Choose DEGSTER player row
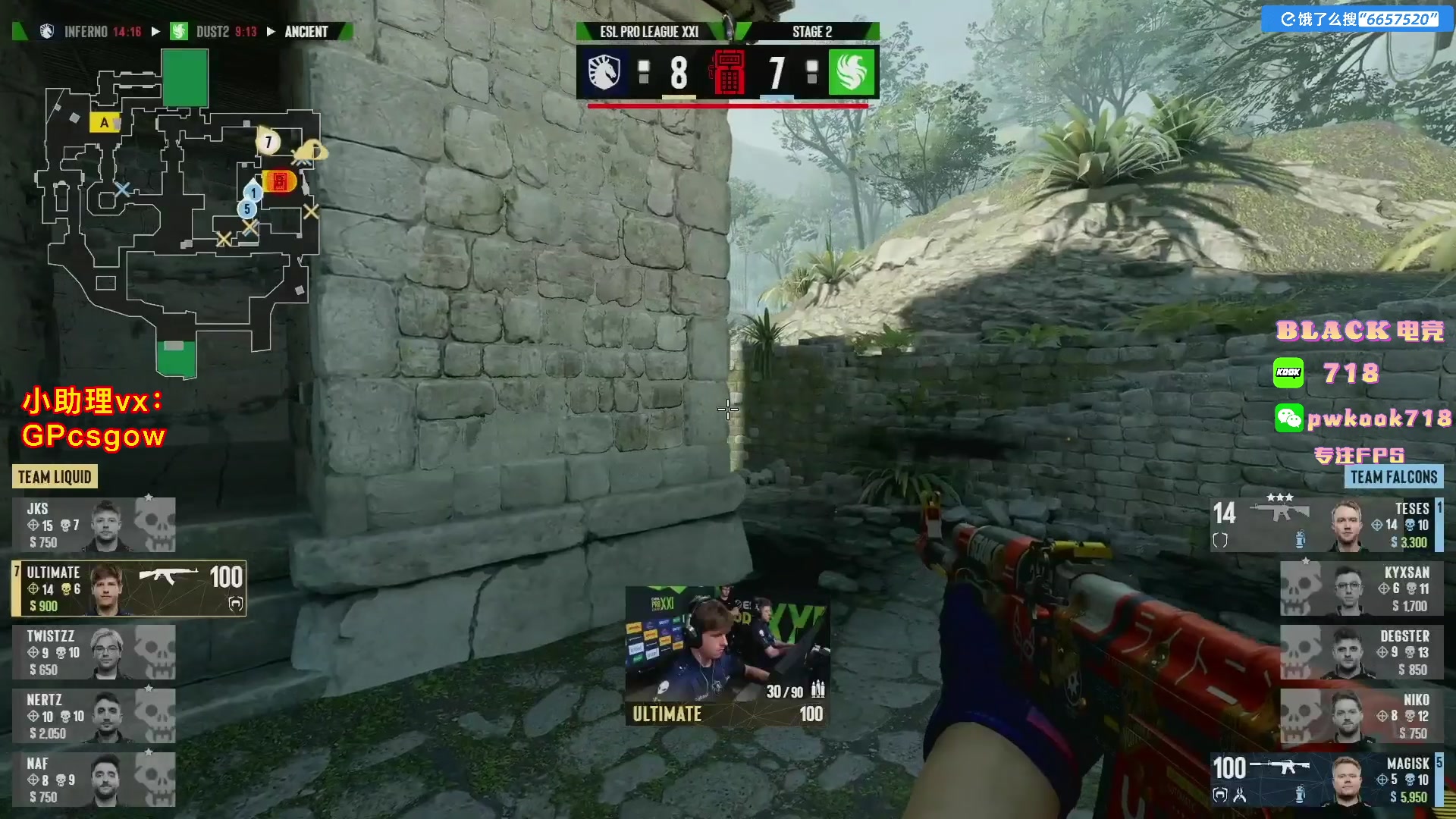The image size is (1456, 819). [x=1361, y=652]
